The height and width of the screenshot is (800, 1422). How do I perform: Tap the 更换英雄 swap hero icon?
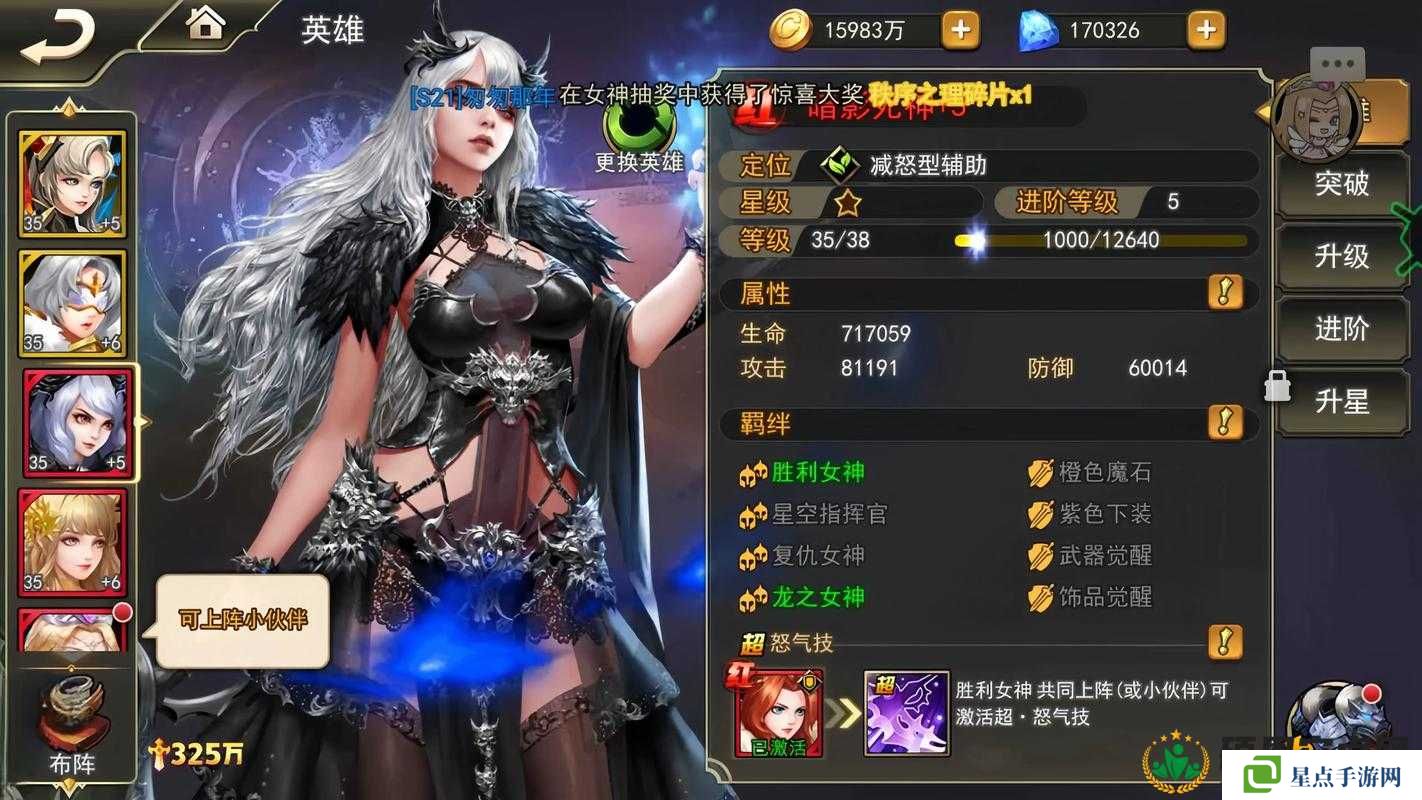click(x=638, y=130)
